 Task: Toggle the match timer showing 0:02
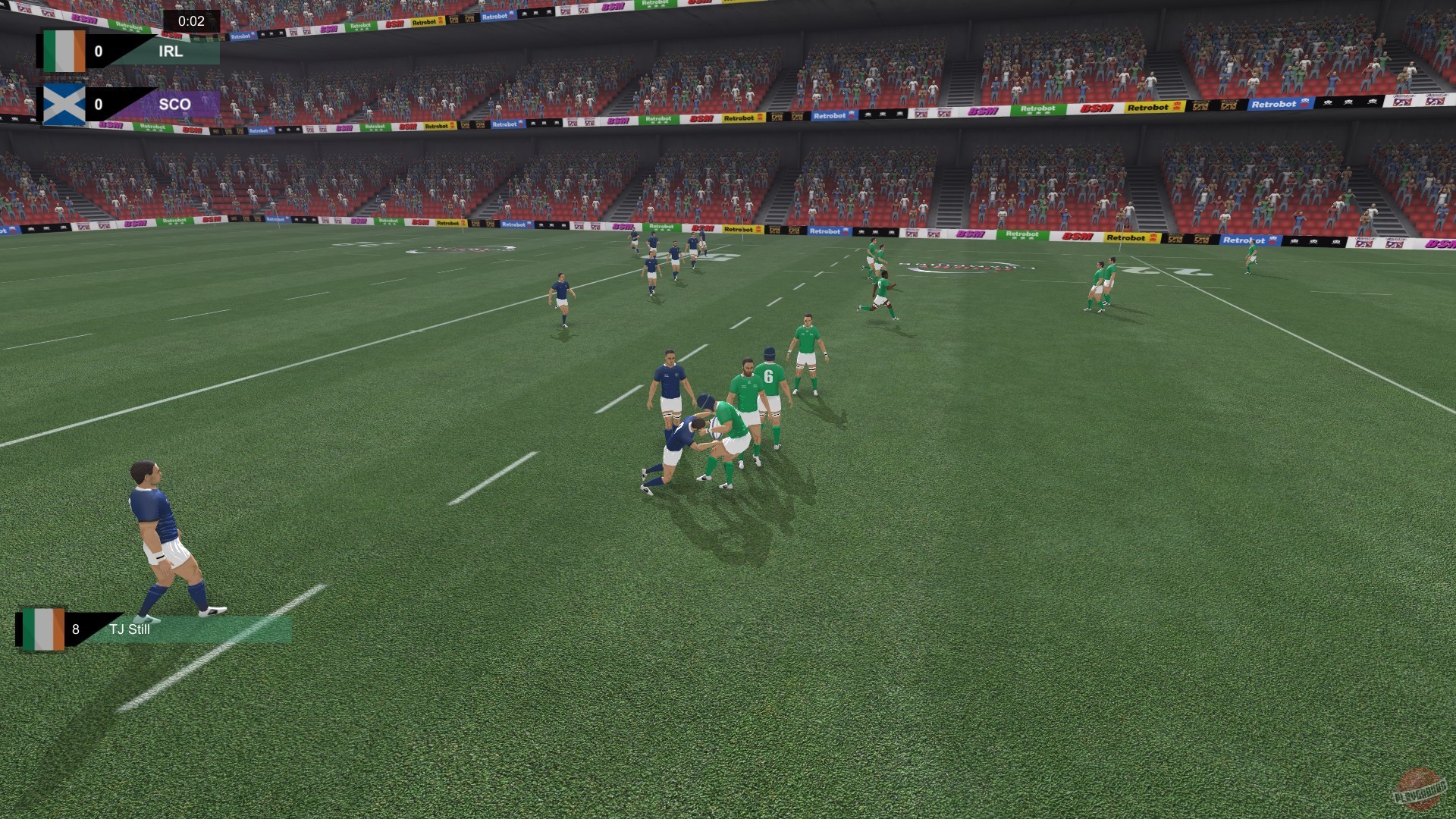192,22
